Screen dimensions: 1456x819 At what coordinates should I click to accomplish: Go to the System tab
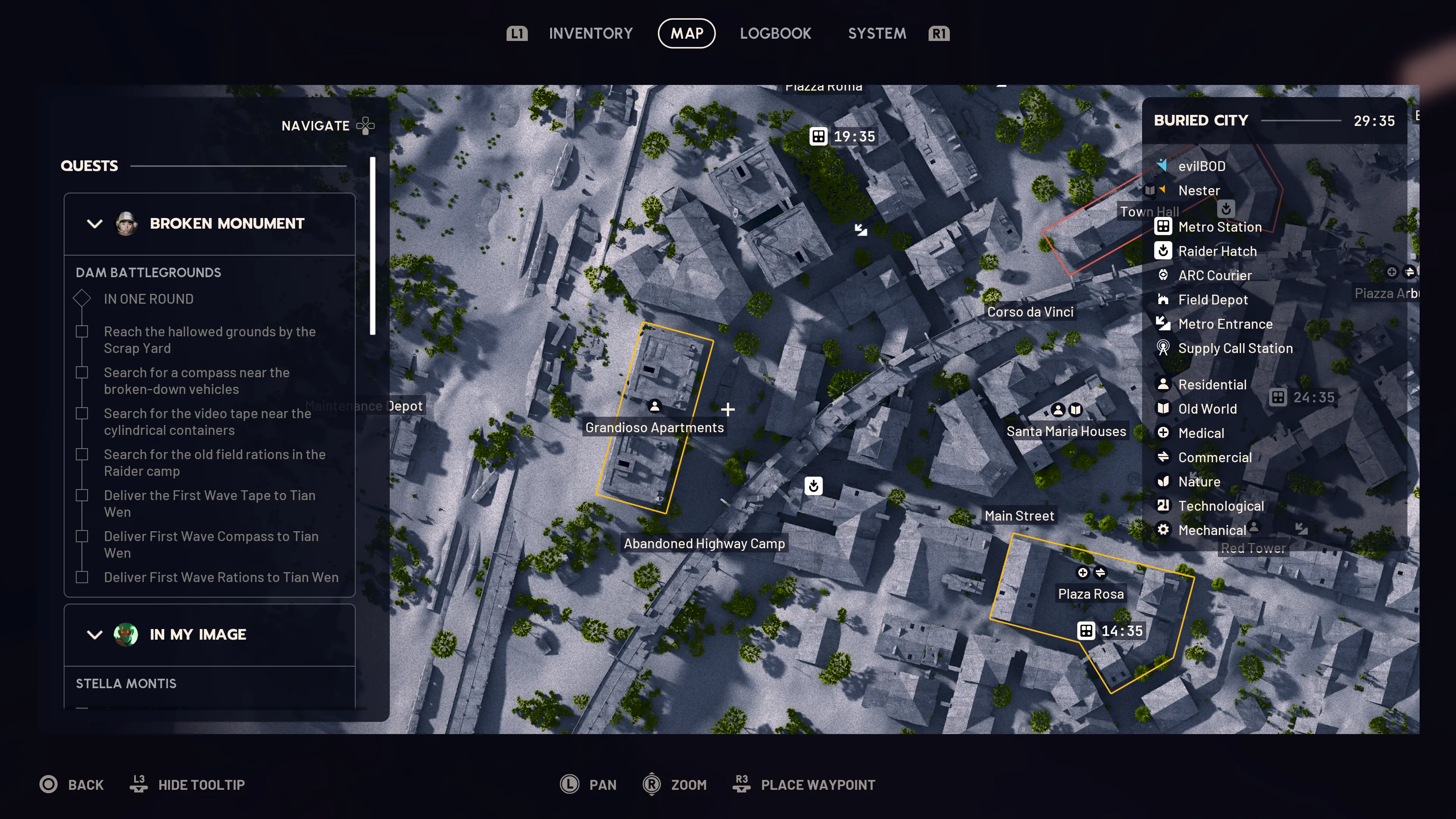[x=877, y=33]
